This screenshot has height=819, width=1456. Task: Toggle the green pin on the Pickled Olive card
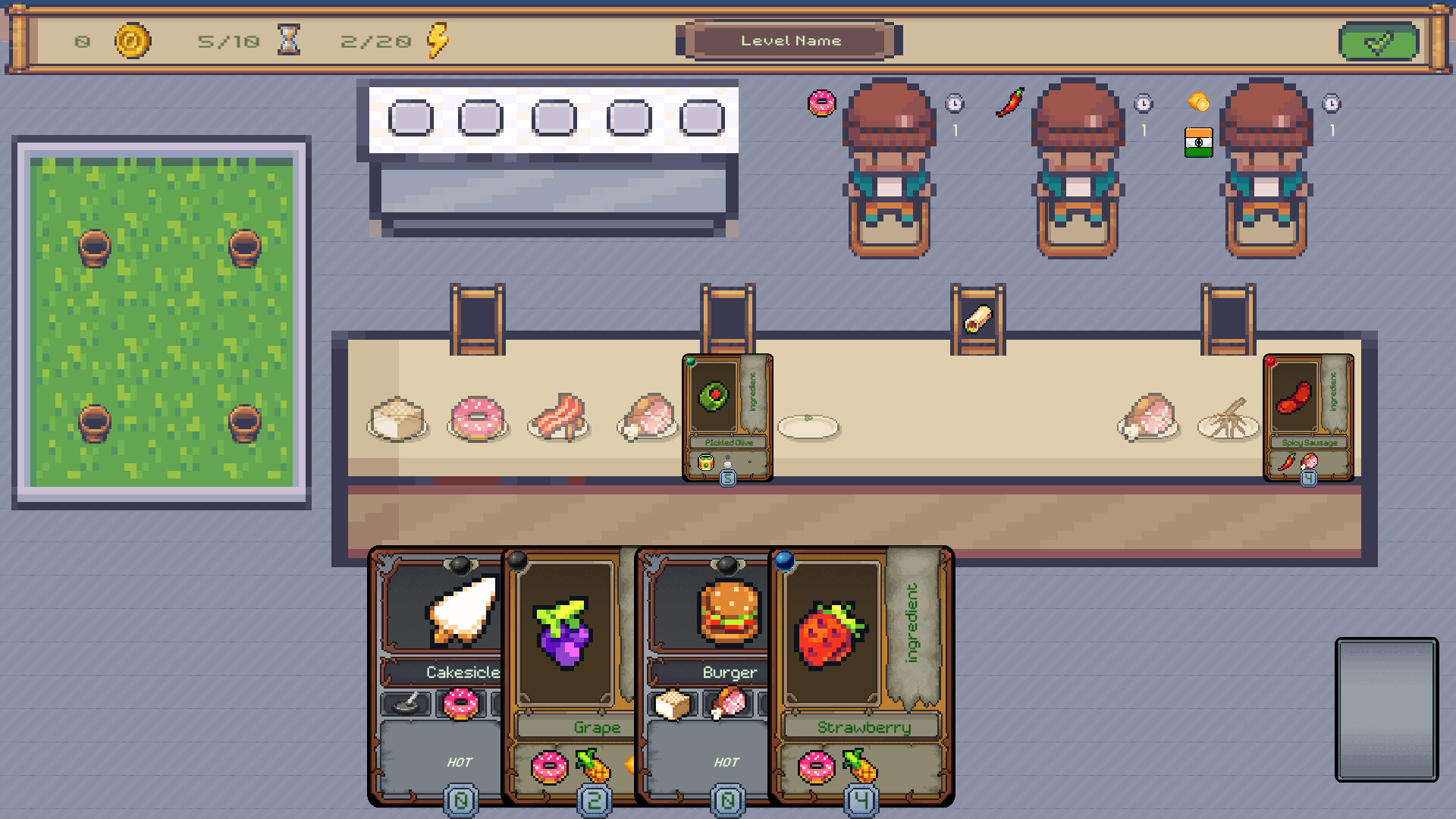691,362
